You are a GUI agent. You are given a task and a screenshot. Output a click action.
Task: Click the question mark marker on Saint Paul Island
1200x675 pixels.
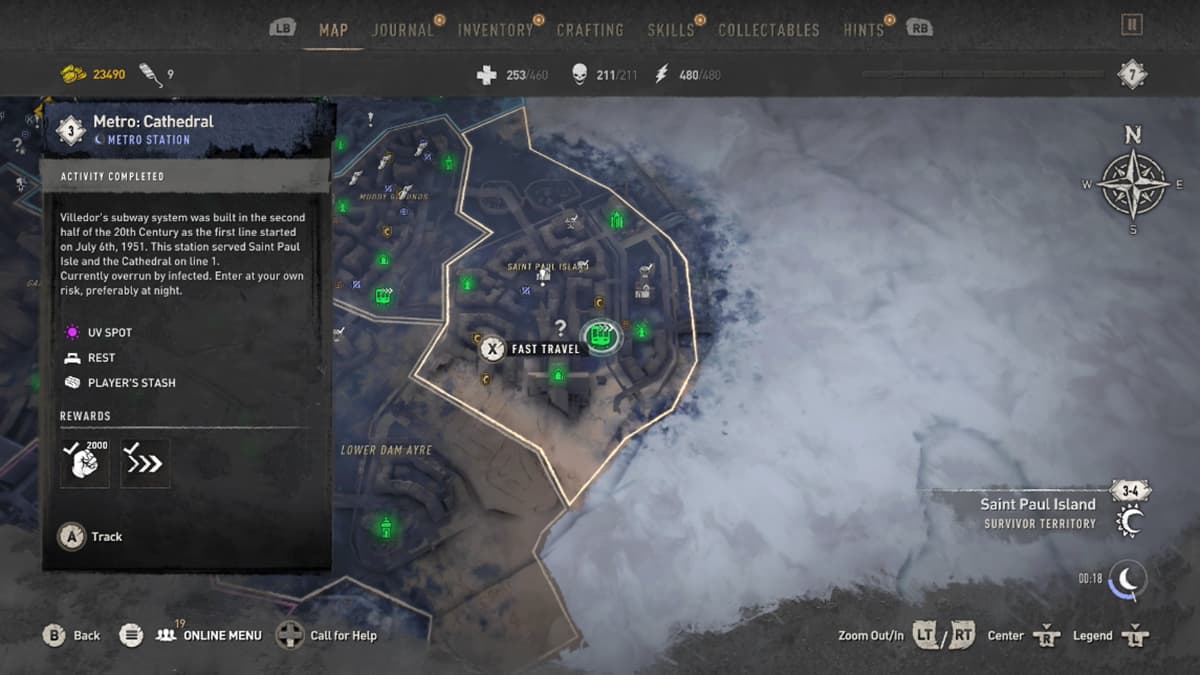(561, 327)
